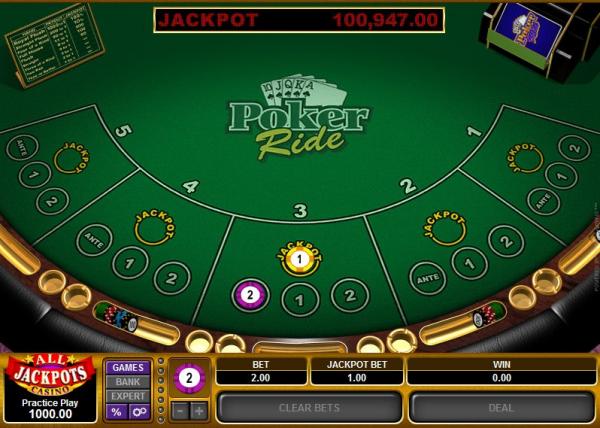Screen dimensions: 600x428
Task: Open the Games menu
Action: point(127,367)
